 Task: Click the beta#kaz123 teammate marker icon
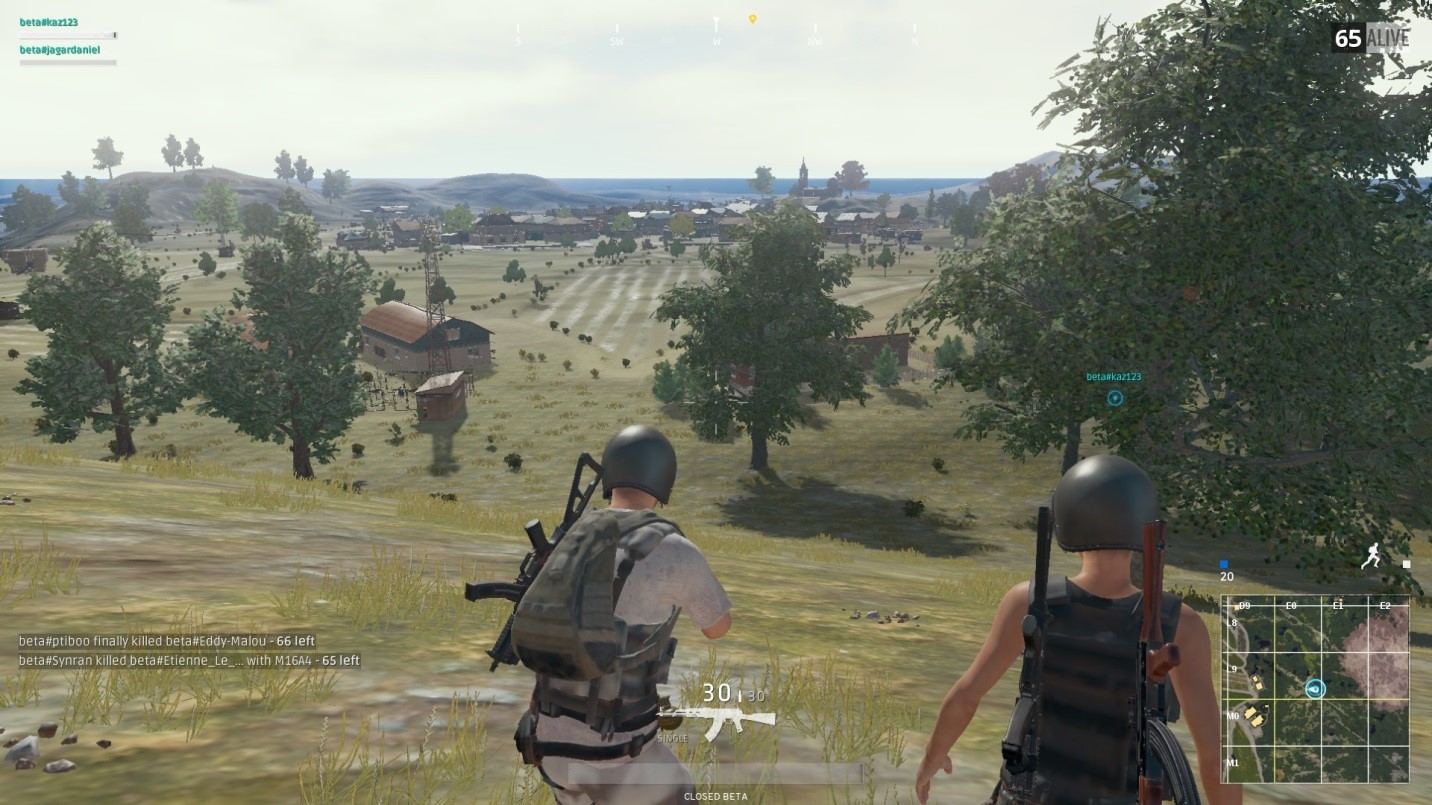tap(1115, 398)
